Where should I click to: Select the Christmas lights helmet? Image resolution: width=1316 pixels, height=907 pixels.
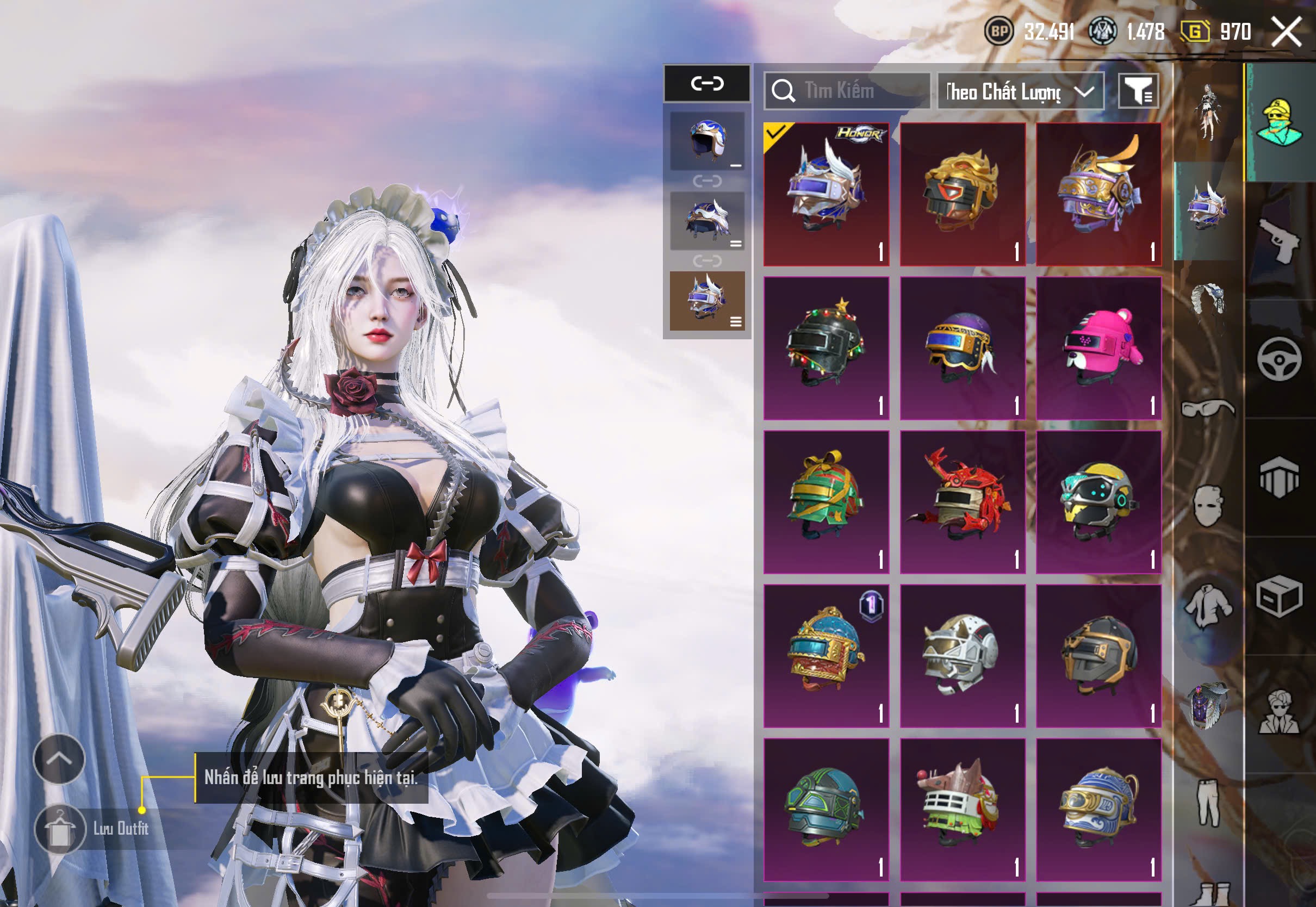click(x=826, y=348)
